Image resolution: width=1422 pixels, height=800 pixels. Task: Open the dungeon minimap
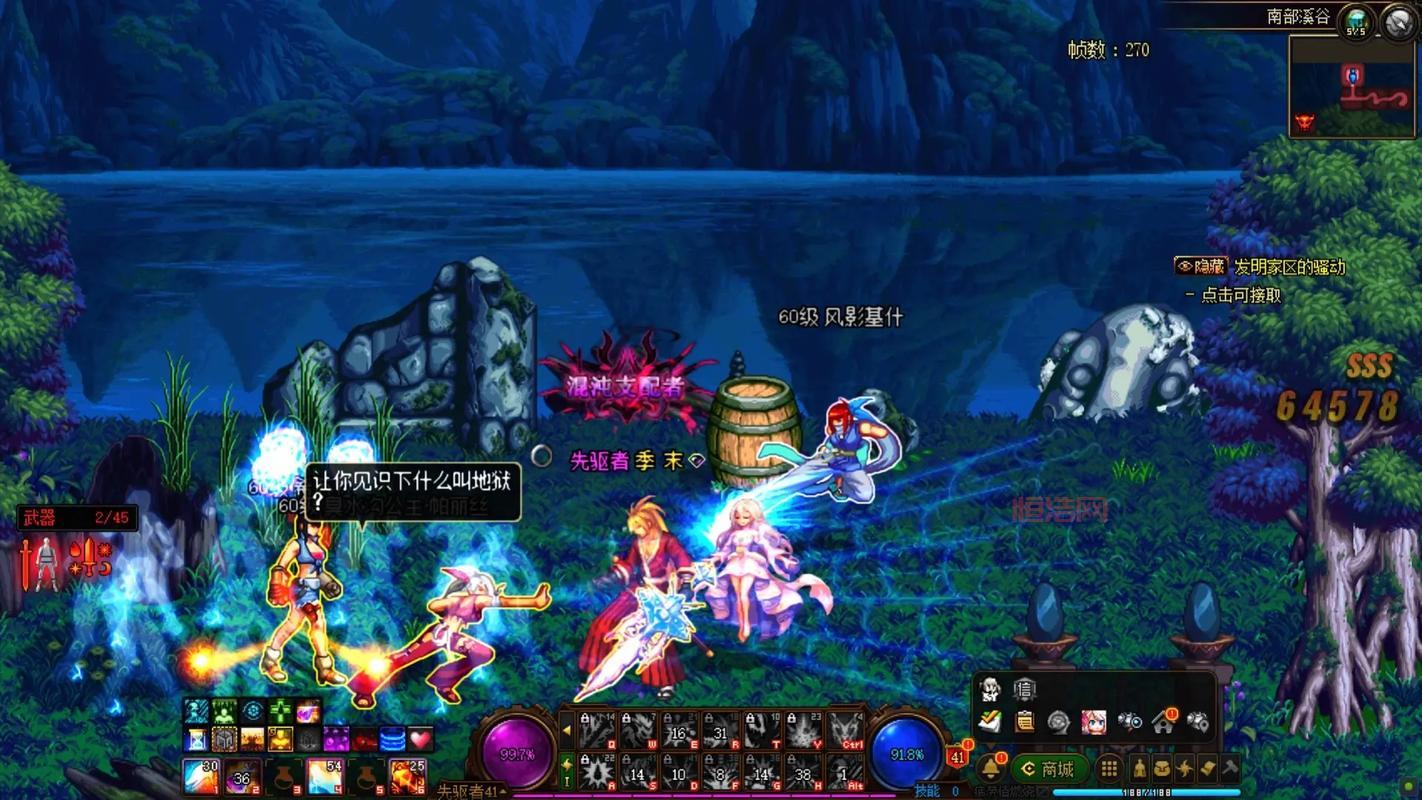pyautogui.click(x=1352, y=87)
